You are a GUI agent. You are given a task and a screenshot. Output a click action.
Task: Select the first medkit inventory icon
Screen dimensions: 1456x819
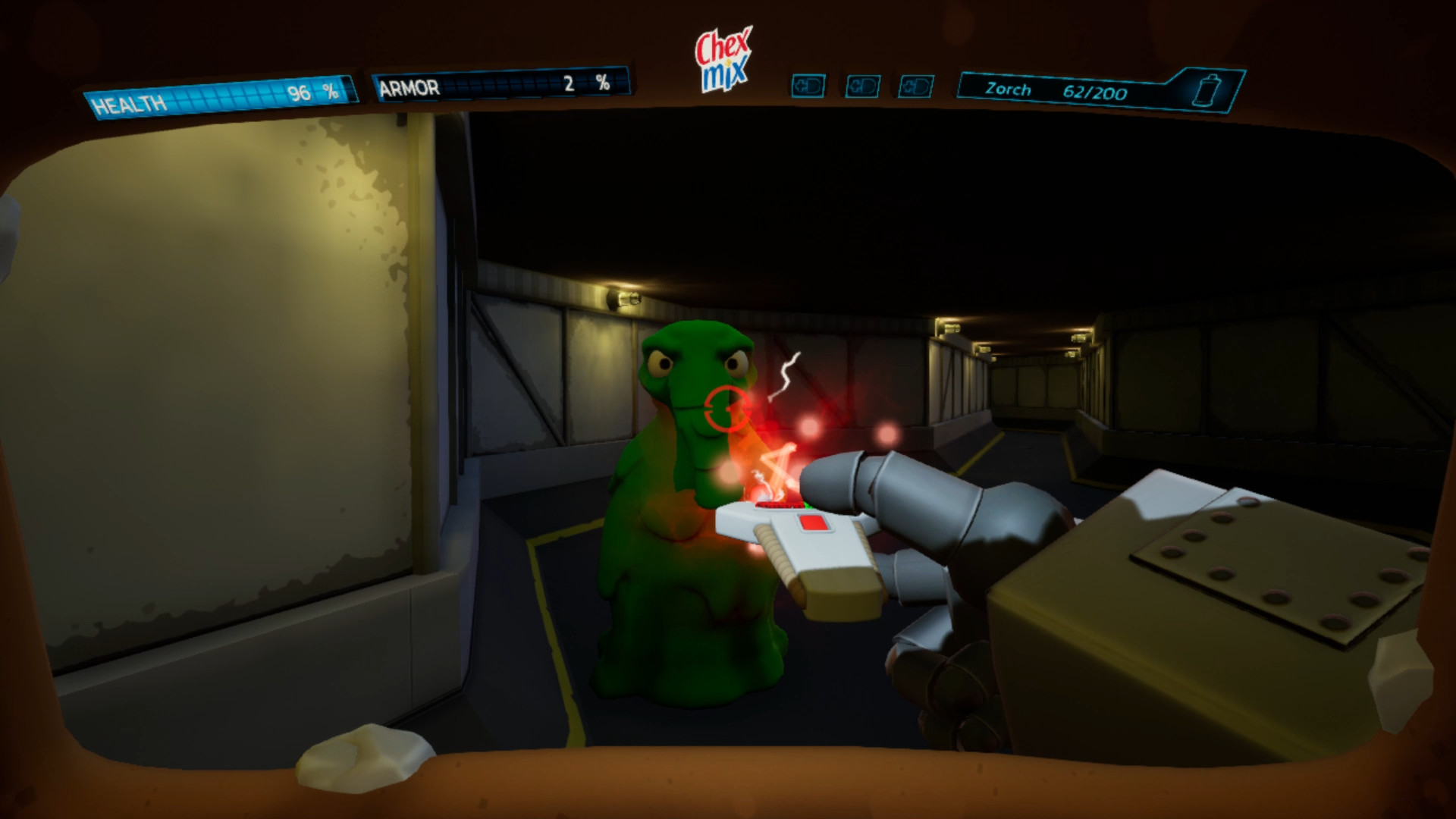click(x=807, y=86)
